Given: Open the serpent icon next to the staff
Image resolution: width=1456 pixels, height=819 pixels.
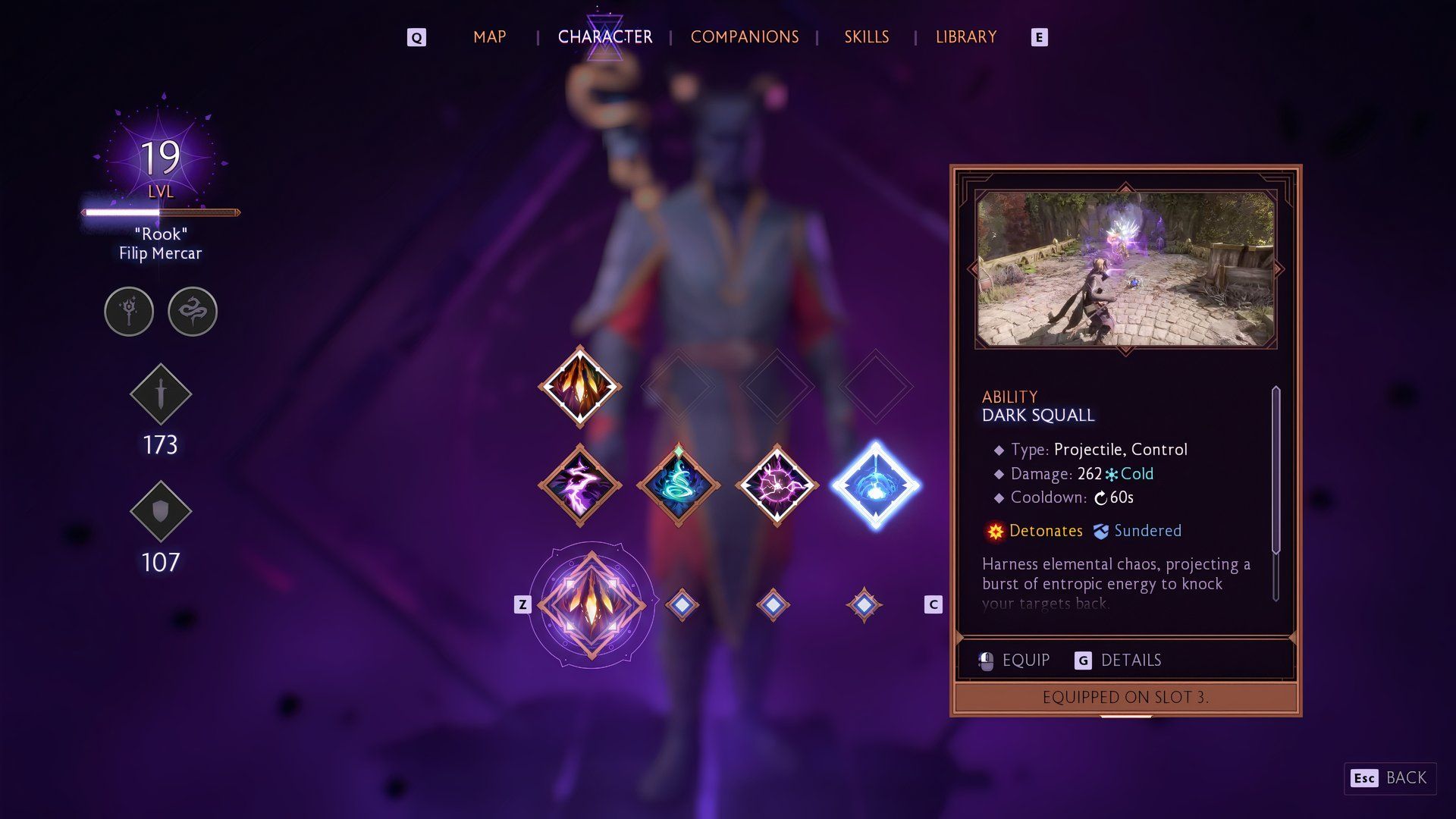Looking at the screenshot, I should coord(192,311).
